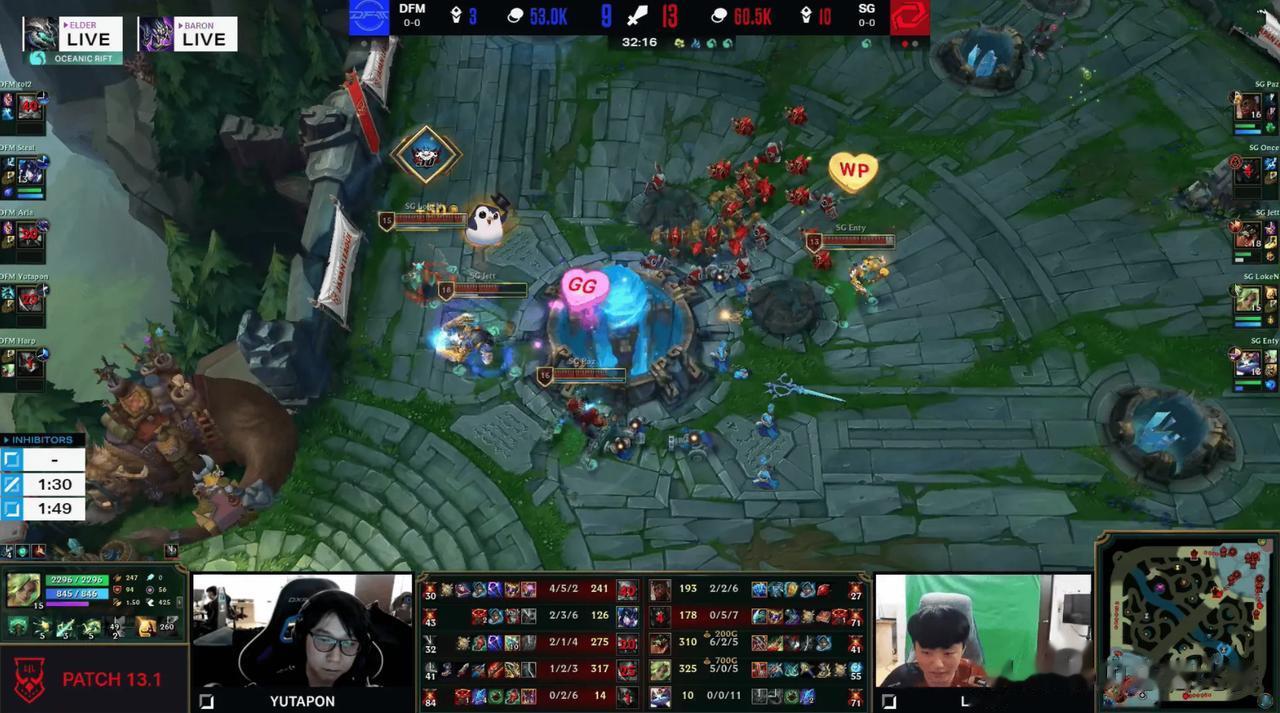The image size is (1280, 713).
Task: Click the Inhibitors timer panel
Action: (42, 482)
